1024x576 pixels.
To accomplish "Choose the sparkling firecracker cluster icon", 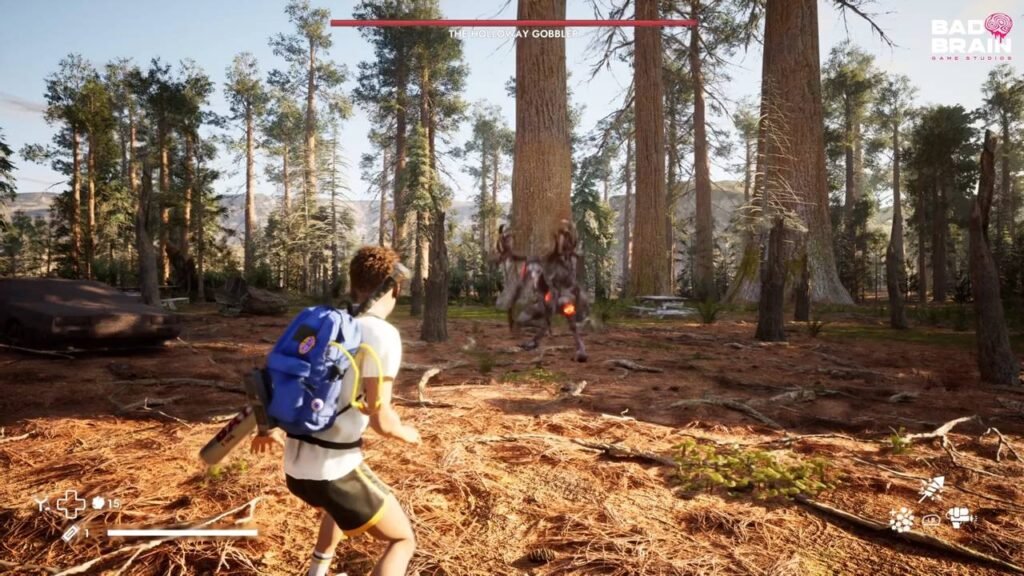I will (x=902, y=519).
